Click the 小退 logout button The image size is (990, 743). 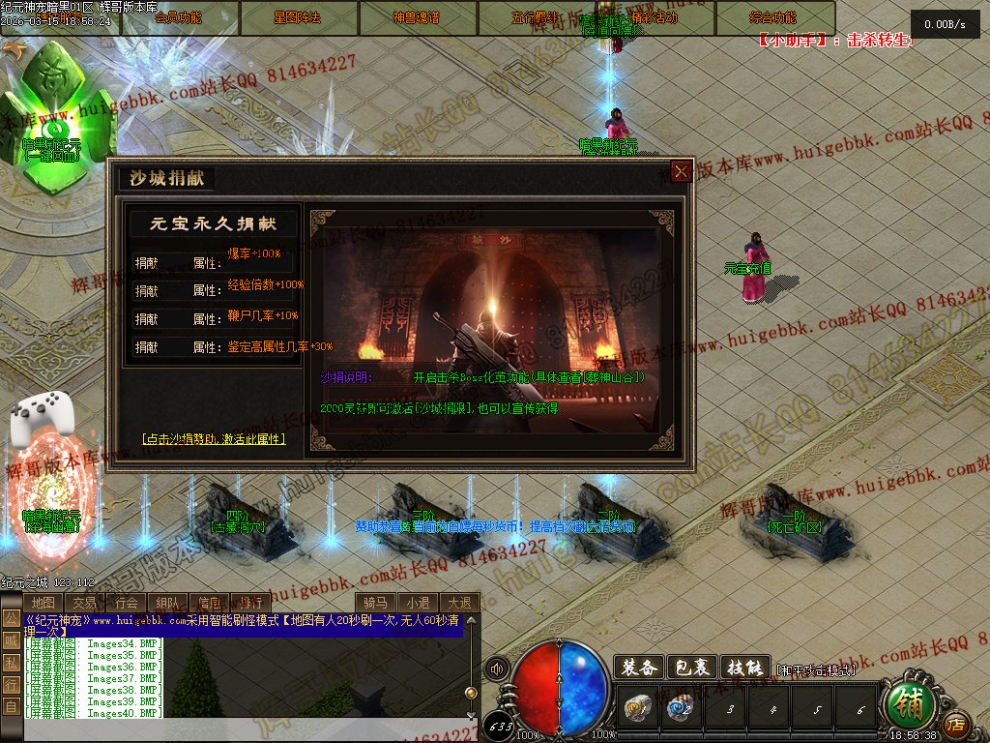point(417,602)
